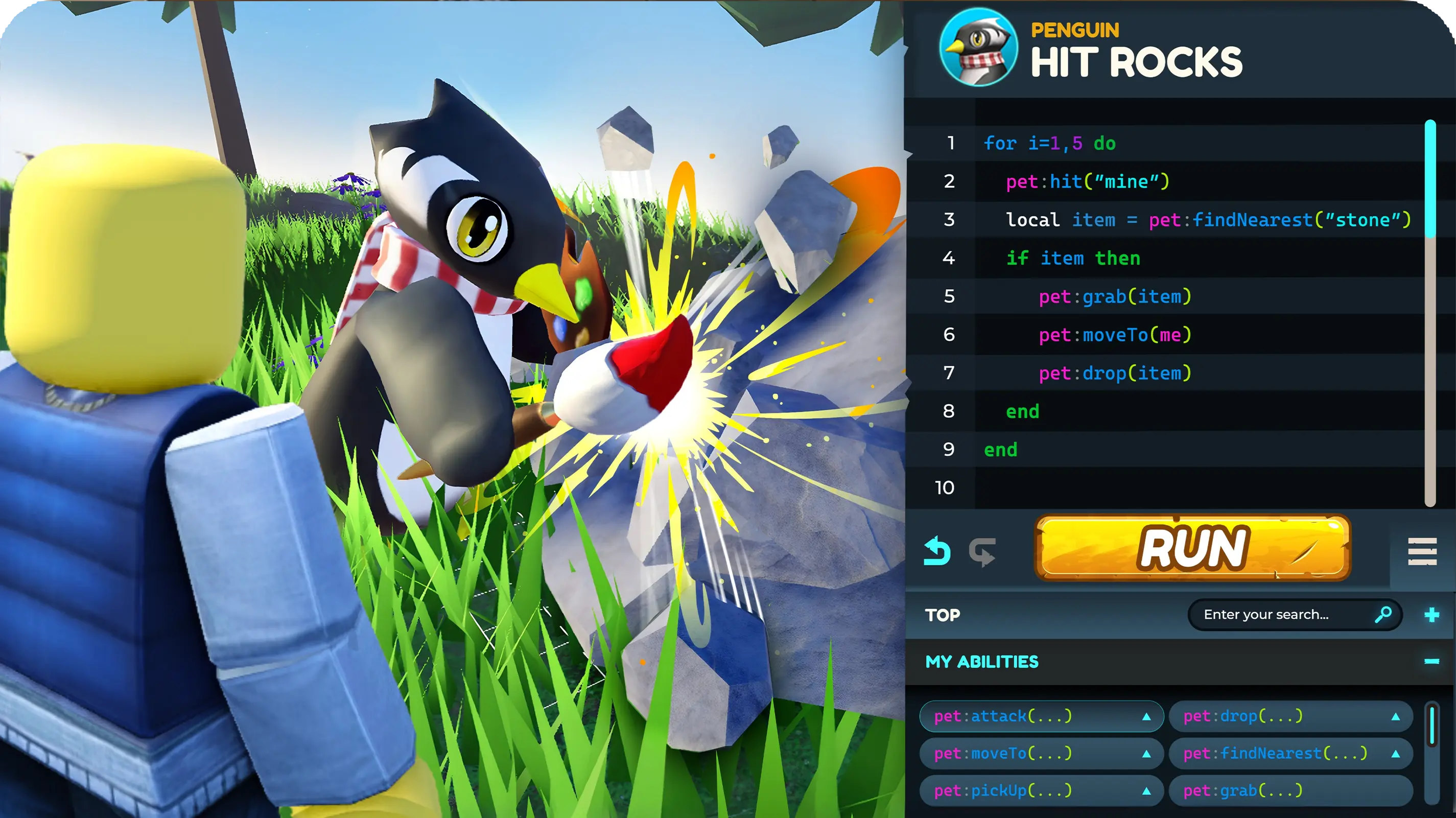Undo the last code edit
Screen dimensions: 1456x818
(936, 551)
